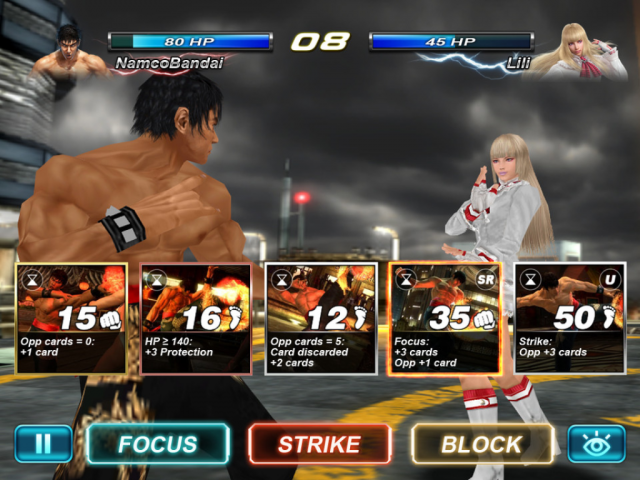Viewport: 640px width, 480px height.
Task: Select the 50 damage U kick card
Action: click(569, 318)
